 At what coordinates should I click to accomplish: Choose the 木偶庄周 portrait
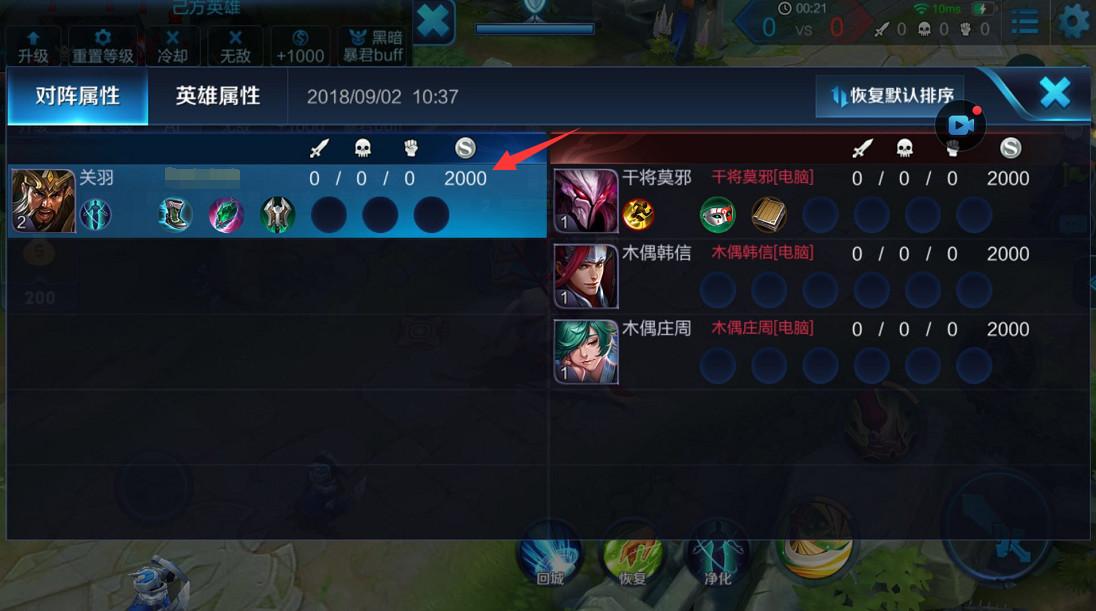(586, 351)
